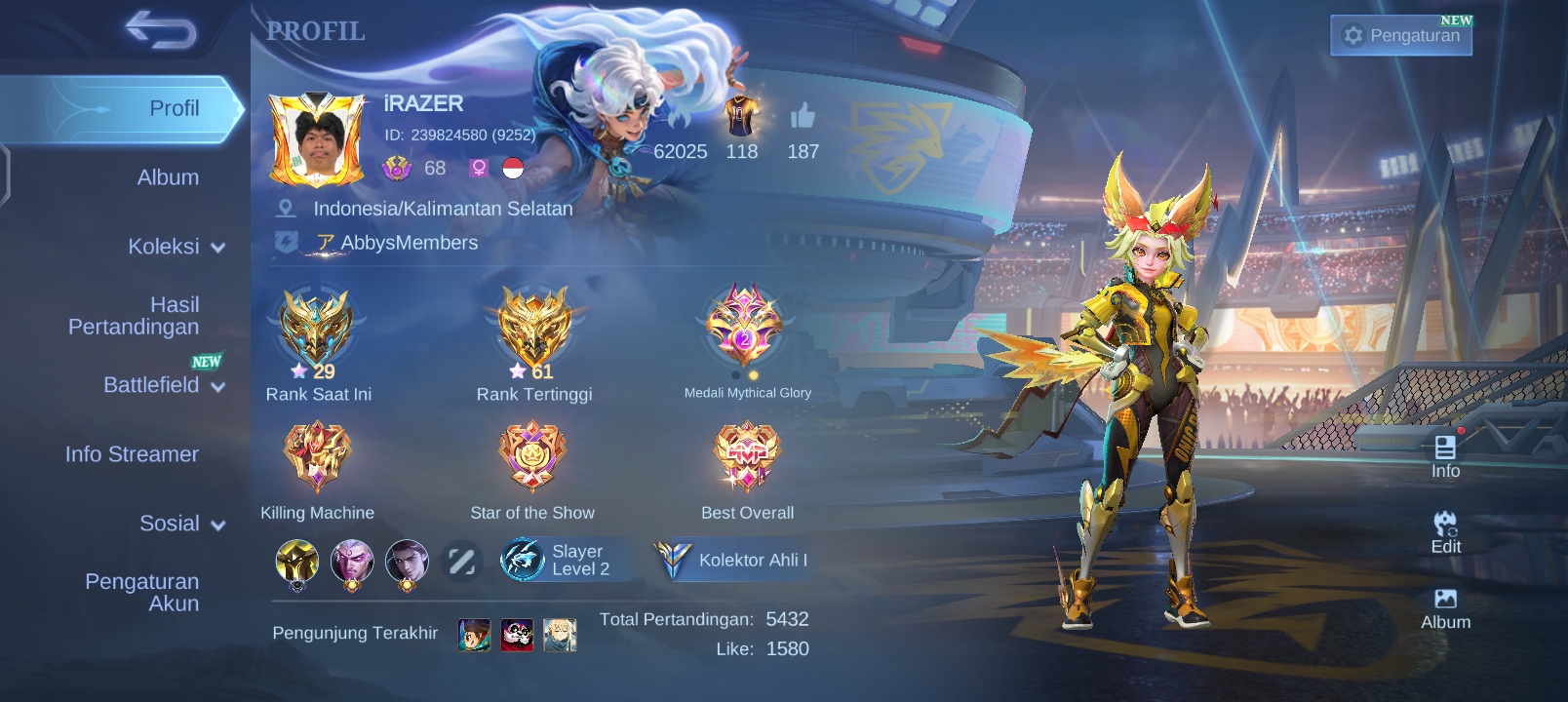1568x702 pixels.
Task: Click the Edit button beside the hero
Action: coord(1445,532)
